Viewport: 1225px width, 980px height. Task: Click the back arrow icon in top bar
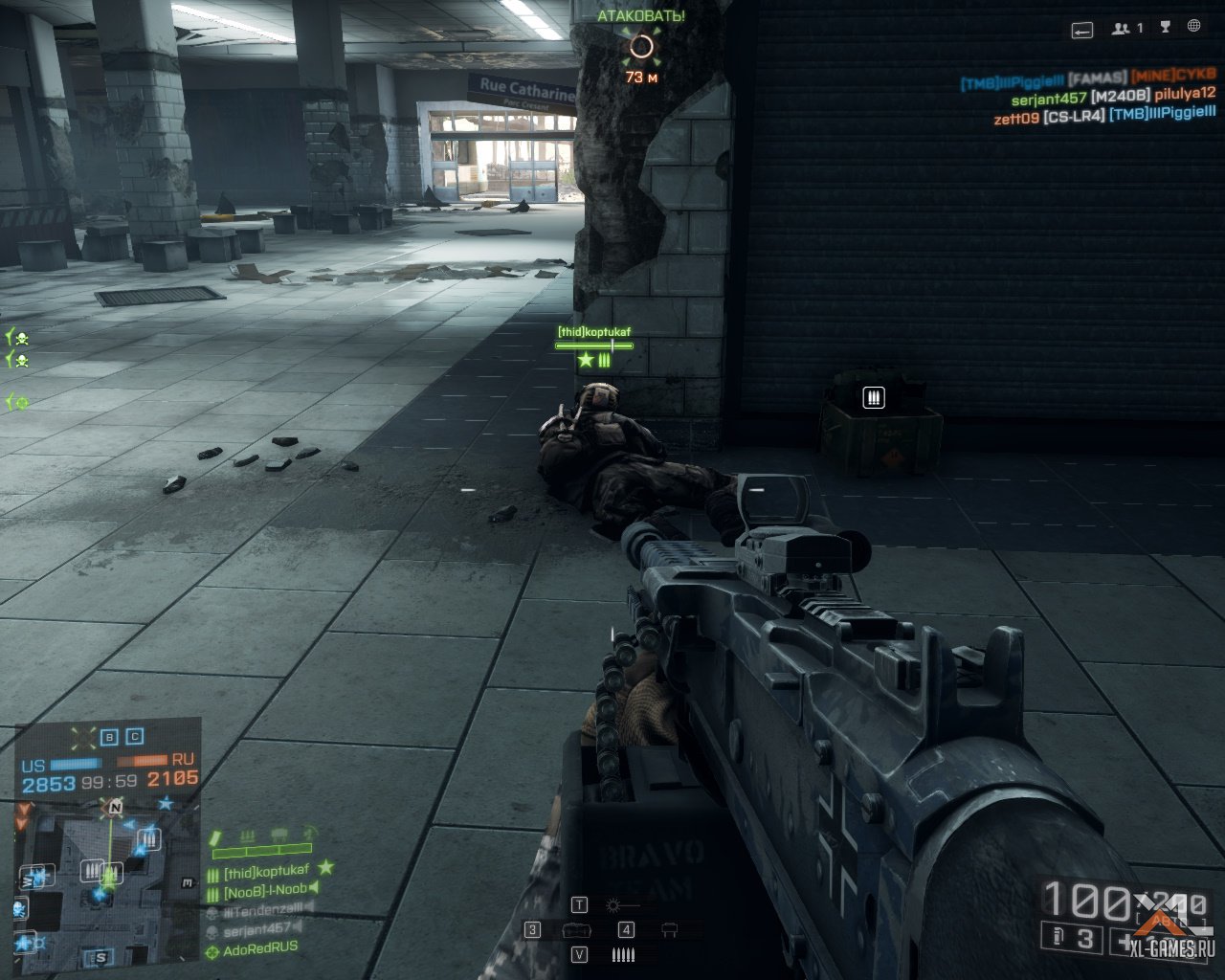tap(1081, 30)
